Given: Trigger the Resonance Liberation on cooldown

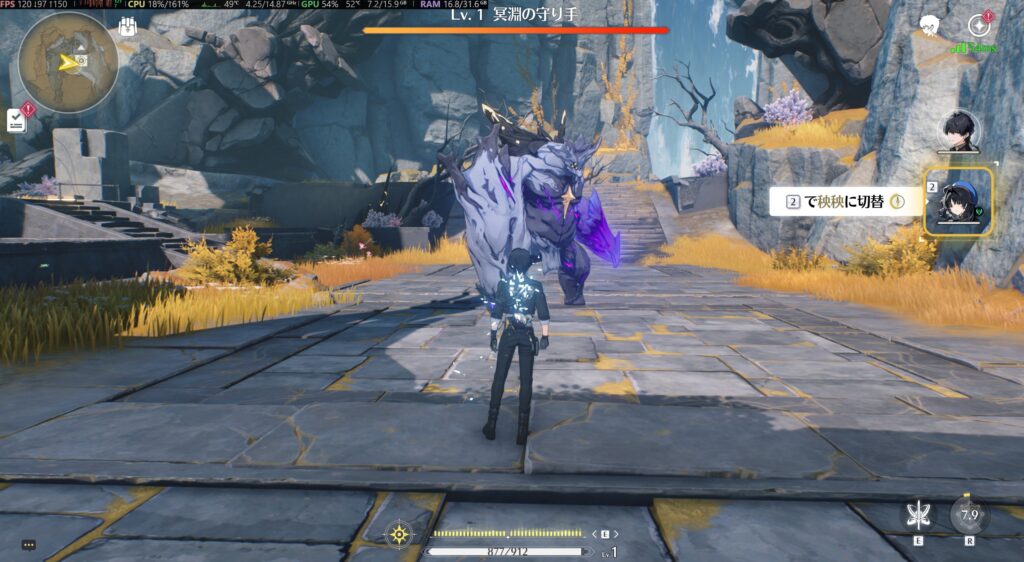Looking at the screenshot, I should point(968,515).
